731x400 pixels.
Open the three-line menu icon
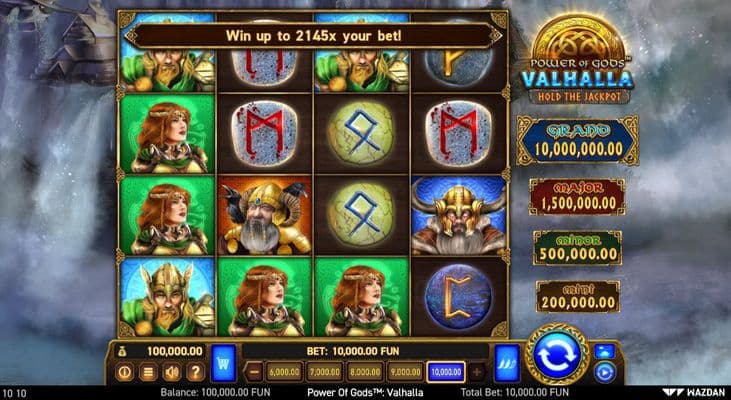coord(147,371)
